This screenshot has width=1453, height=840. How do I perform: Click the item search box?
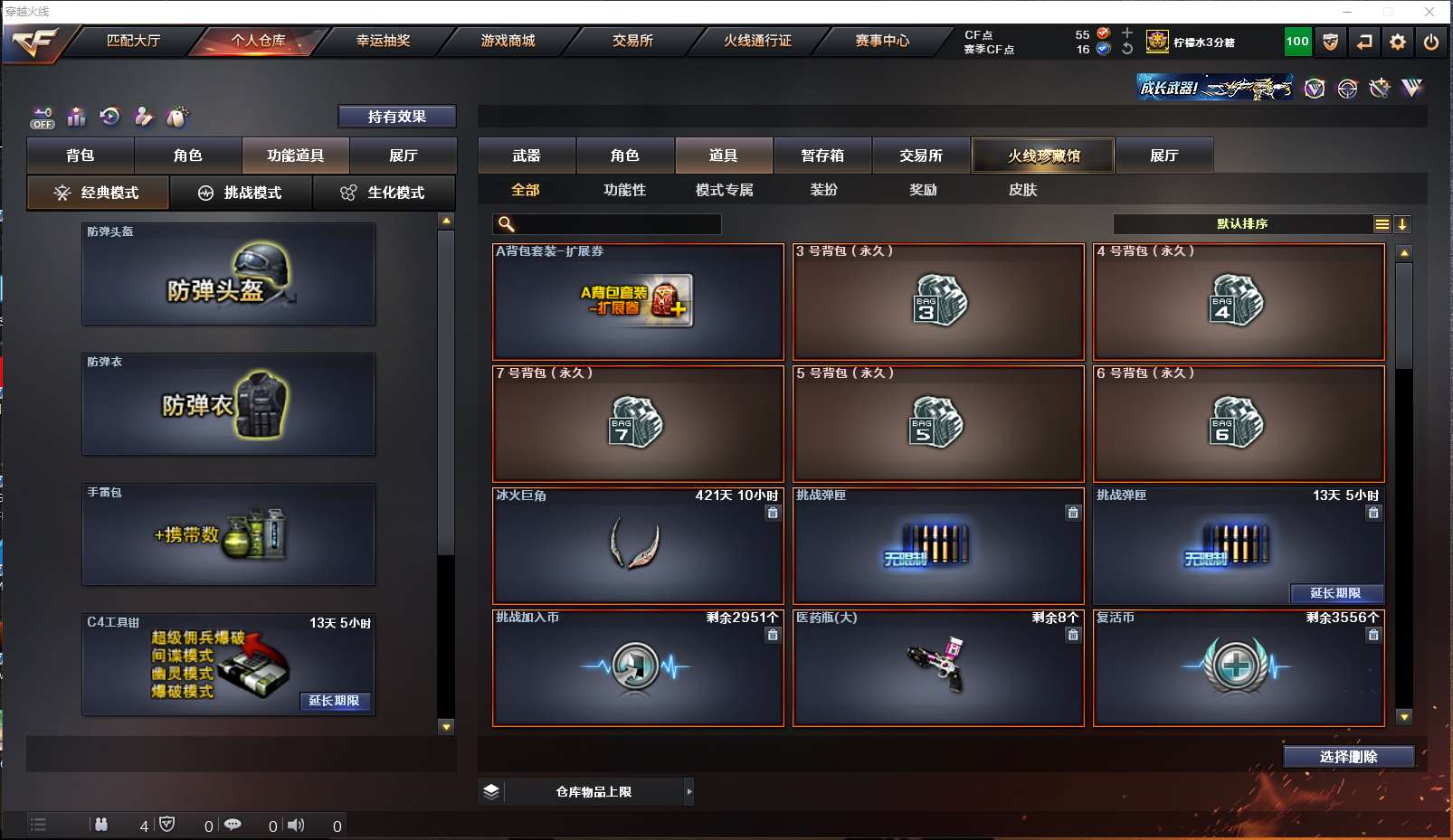click(x=615, y=224)
